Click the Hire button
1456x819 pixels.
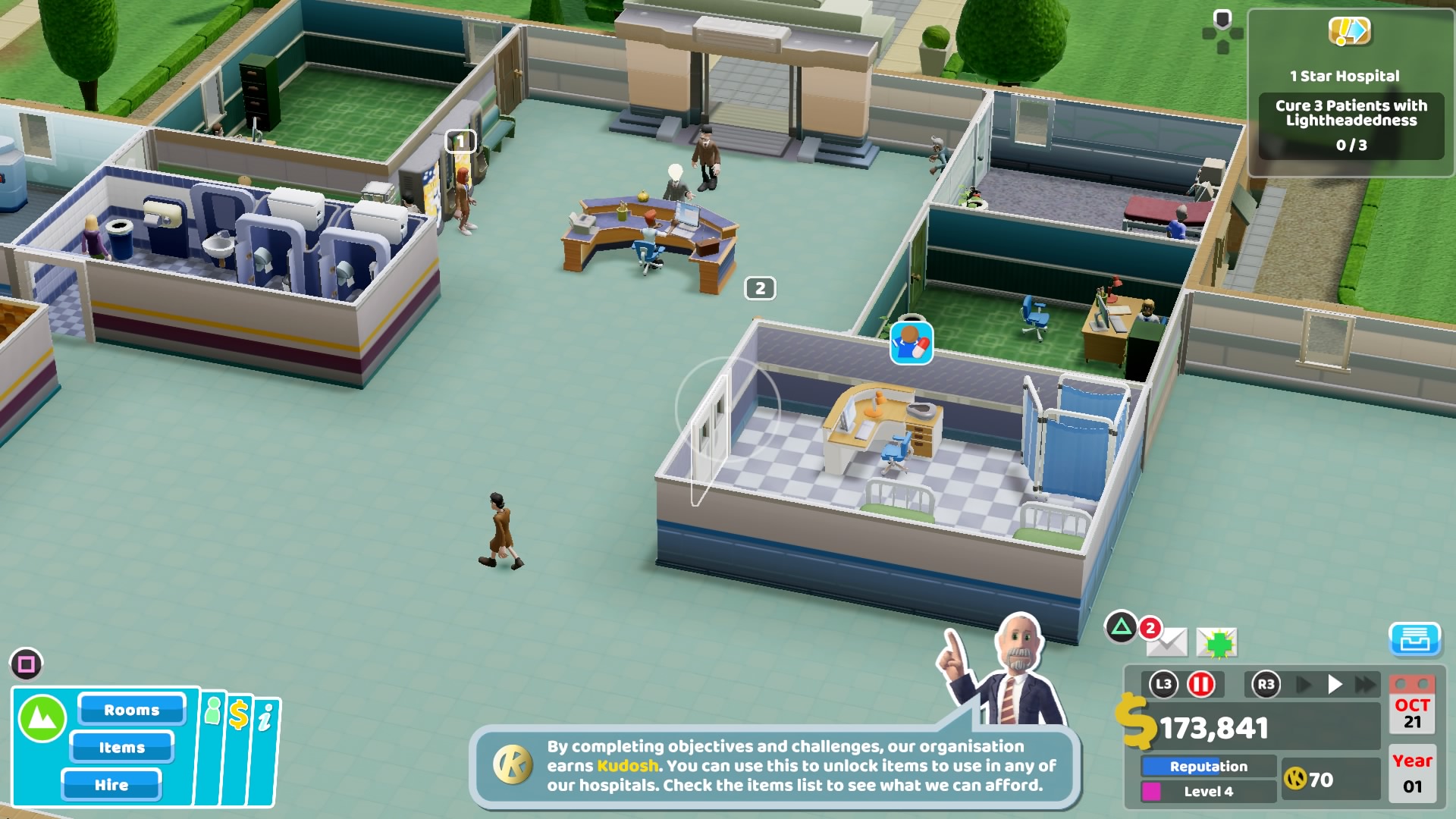point(112,786)
